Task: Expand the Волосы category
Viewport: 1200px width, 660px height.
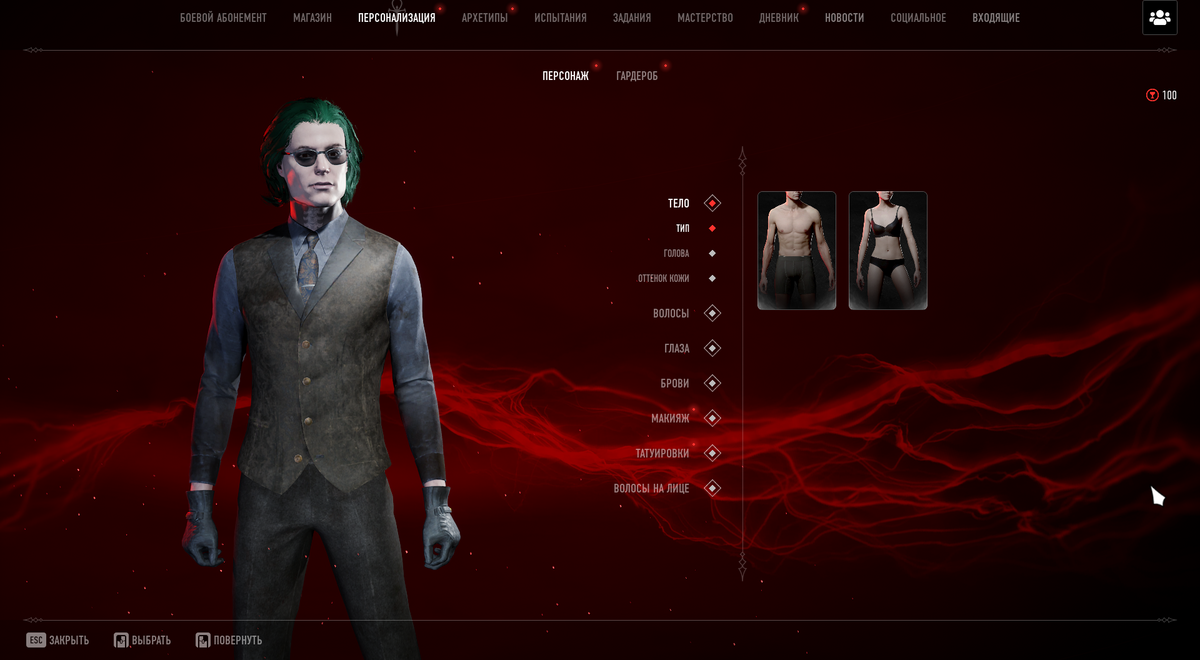Action: pyautogui.click(x=672, y=314)
